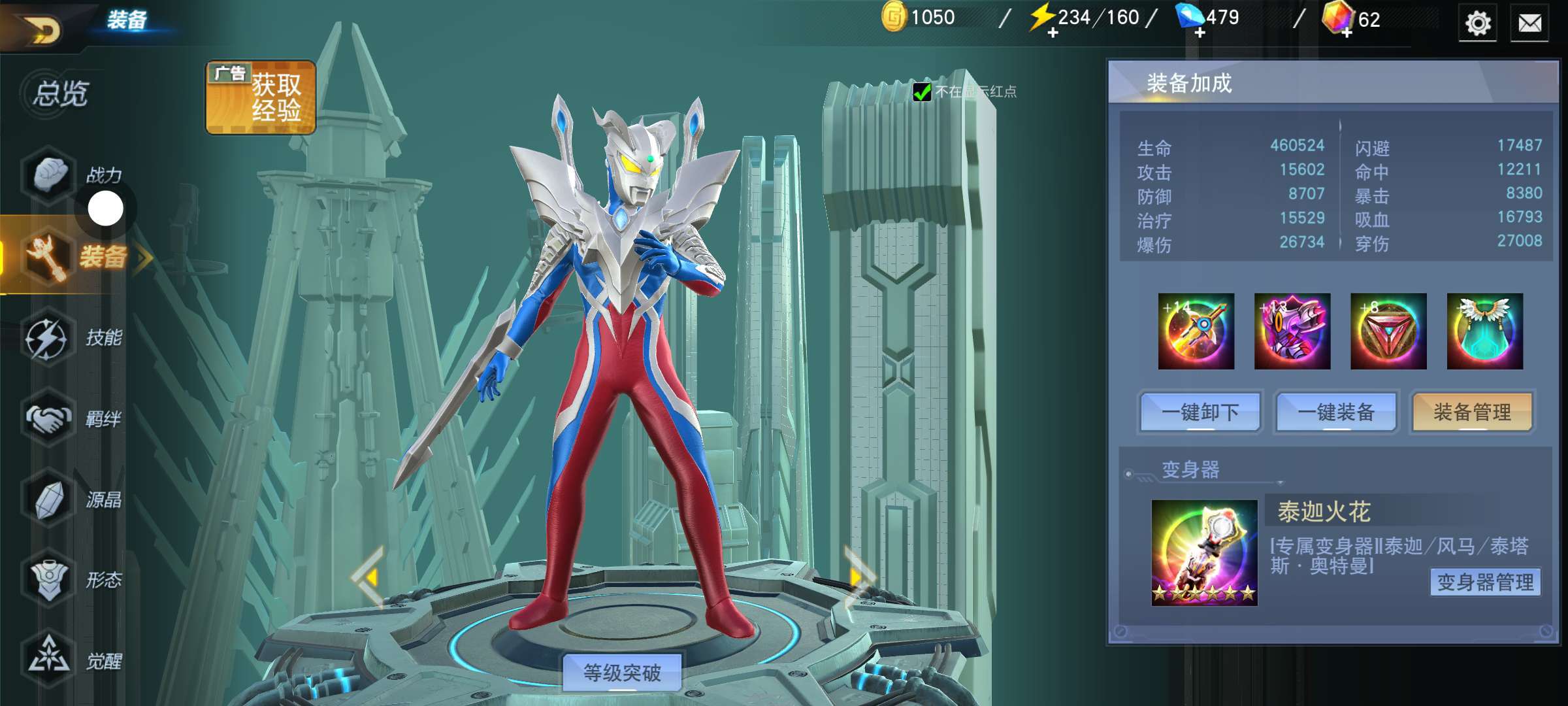Open the settings gear
Screen dimensions: 1568x706
pos(1477,24)
